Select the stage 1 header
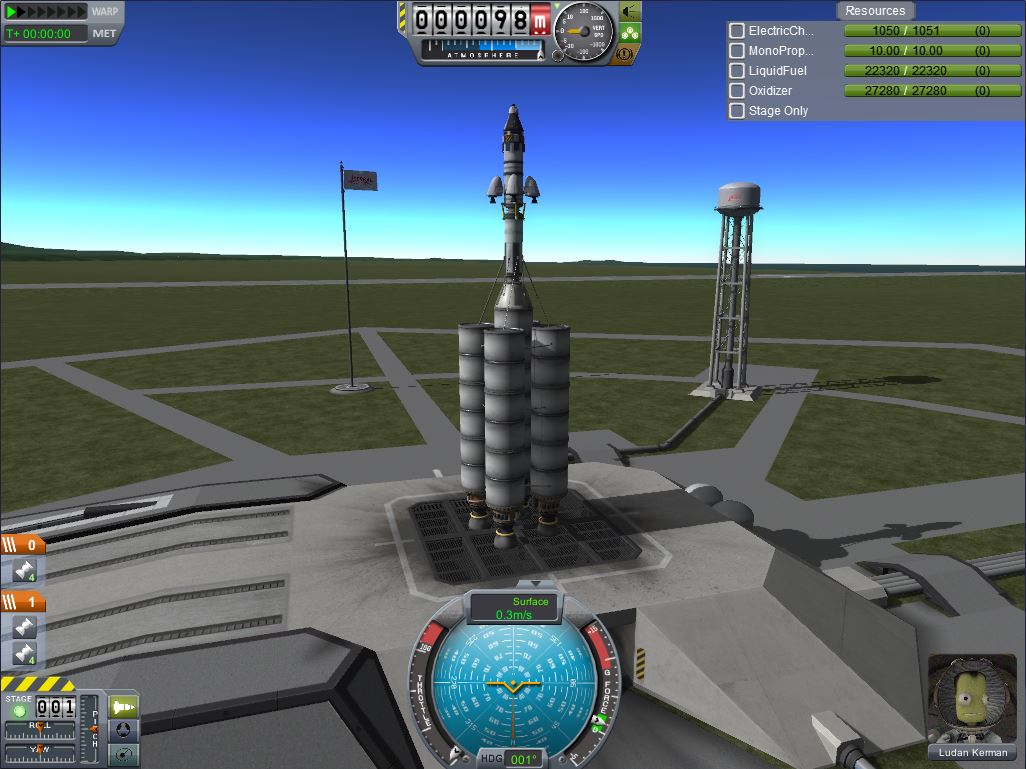Screen dimensions: 1026x769 pos(23,602)
